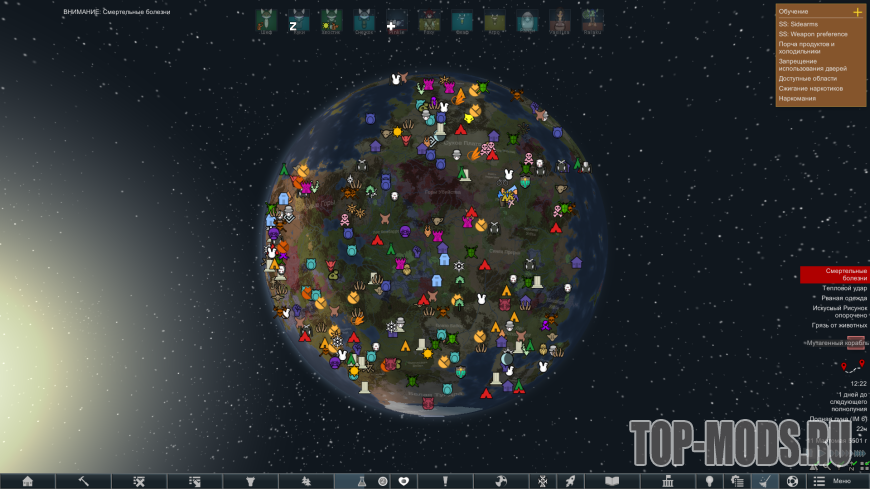Select the colonist portrait with the white plus

coord(395,23)
